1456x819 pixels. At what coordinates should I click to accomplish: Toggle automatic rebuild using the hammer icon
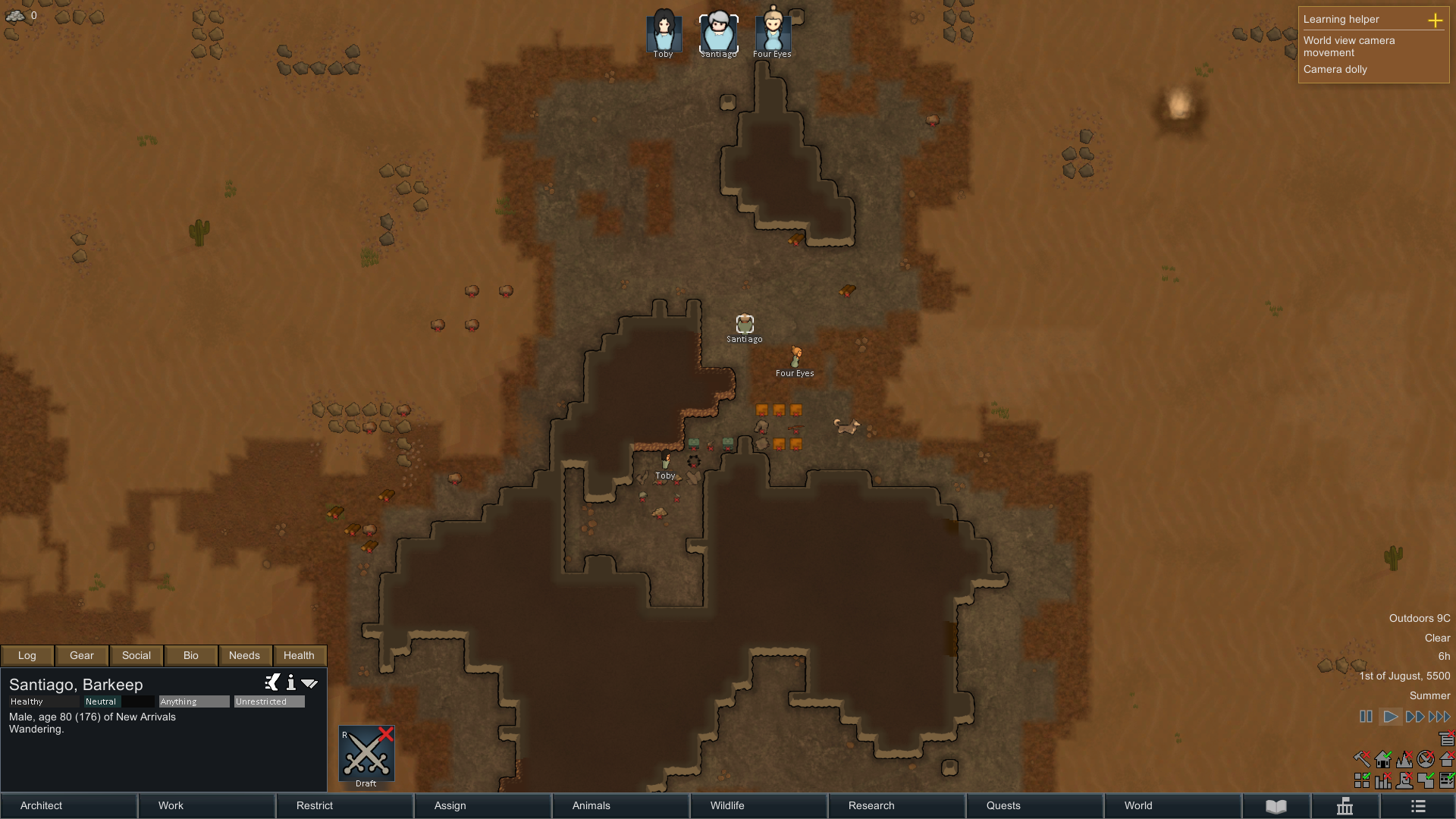(x=1361, y=758)
